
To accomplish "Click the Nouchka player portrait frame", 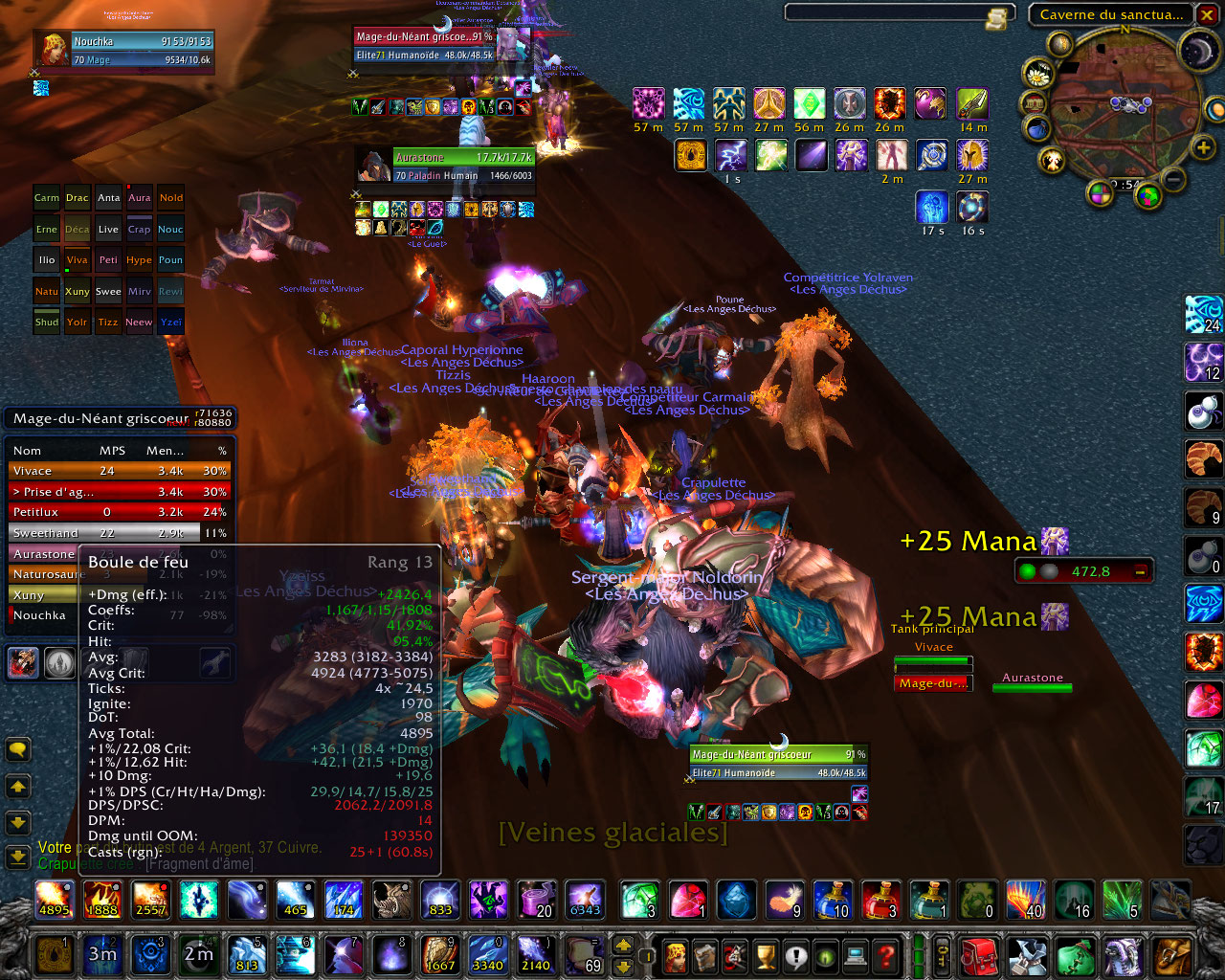I will (54, 50).
